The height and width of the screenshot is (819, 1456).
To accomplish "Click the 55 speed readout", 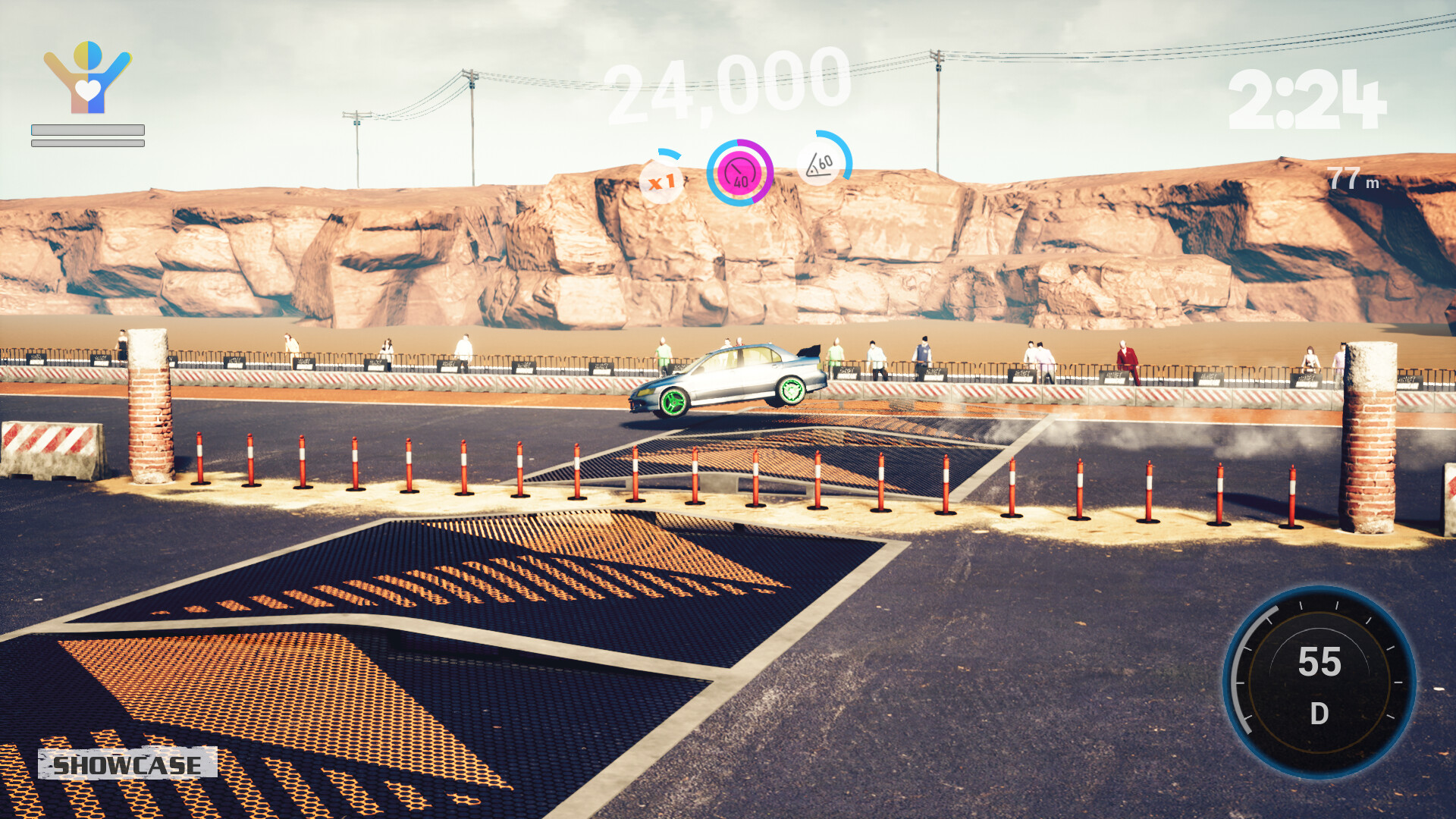I will coord(1319,662).
